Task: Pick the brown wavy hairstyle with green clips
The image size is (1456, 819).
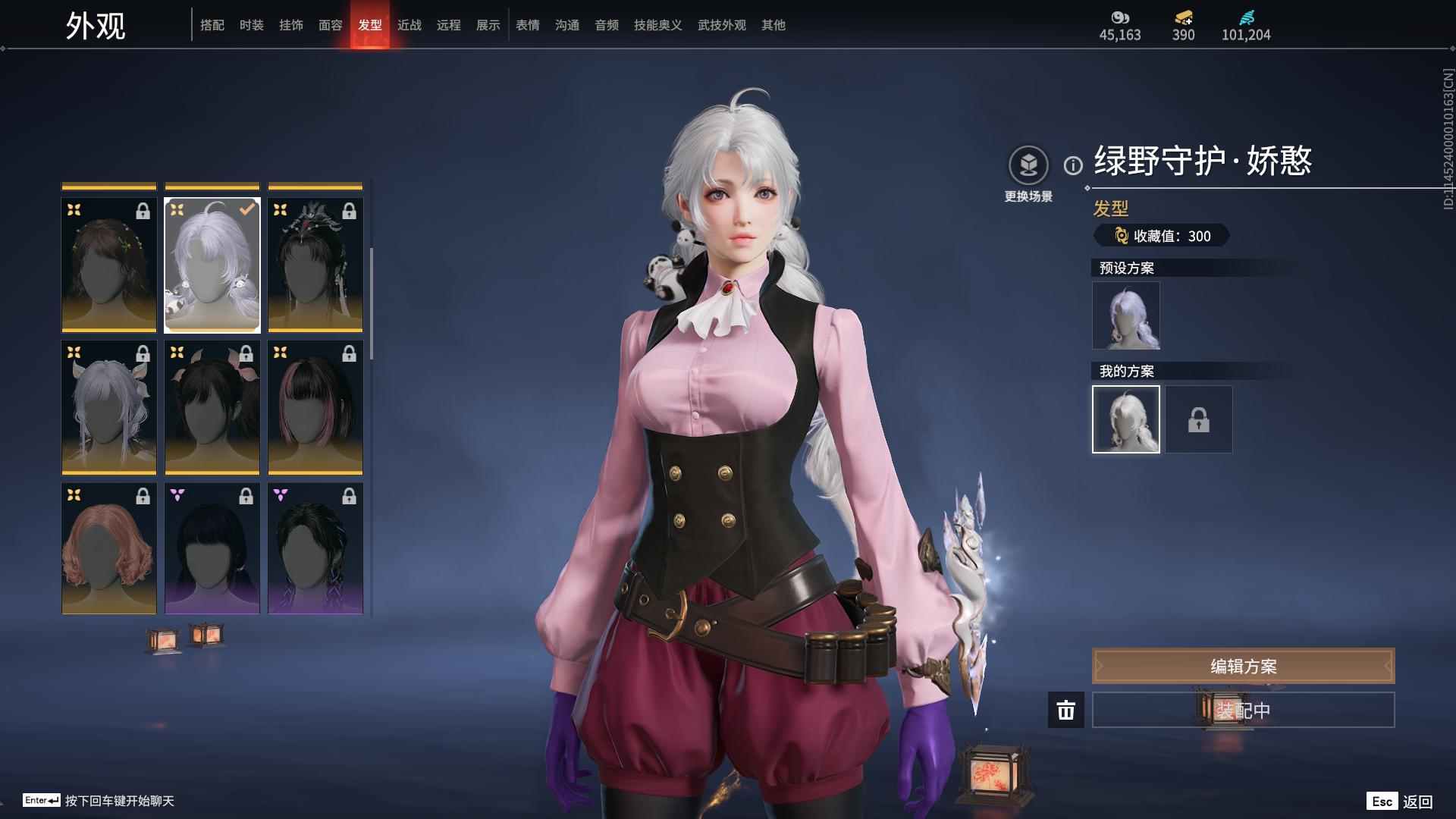Action: (x=109, y=265)
